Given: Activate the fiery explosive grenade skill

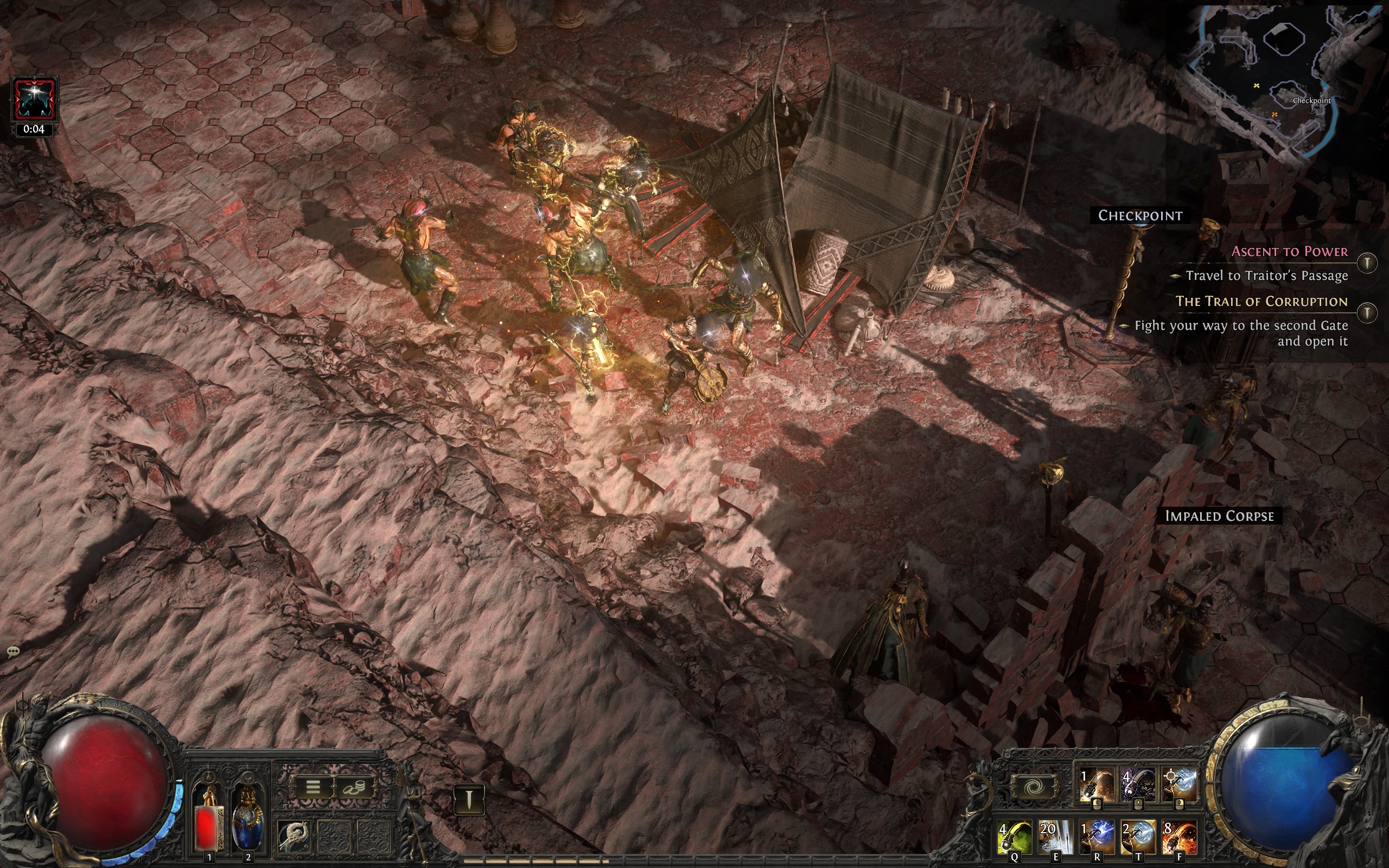Looking at the screenshot, I should (1179, 837).
